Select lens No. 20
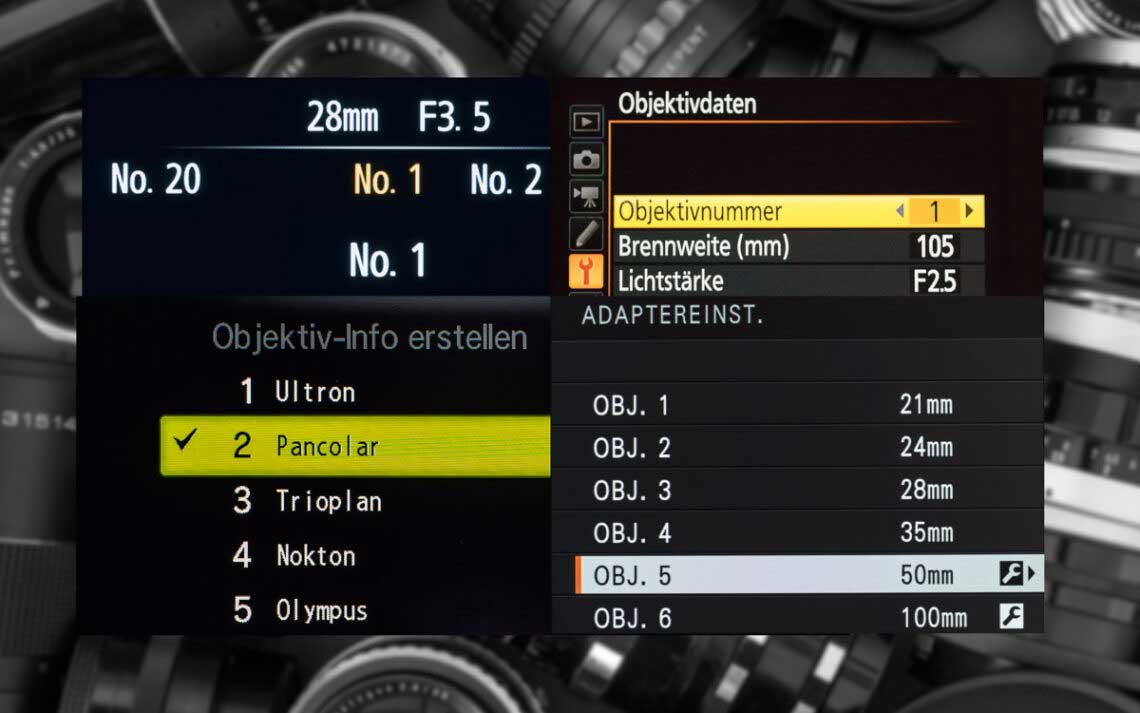 (156, 180)
